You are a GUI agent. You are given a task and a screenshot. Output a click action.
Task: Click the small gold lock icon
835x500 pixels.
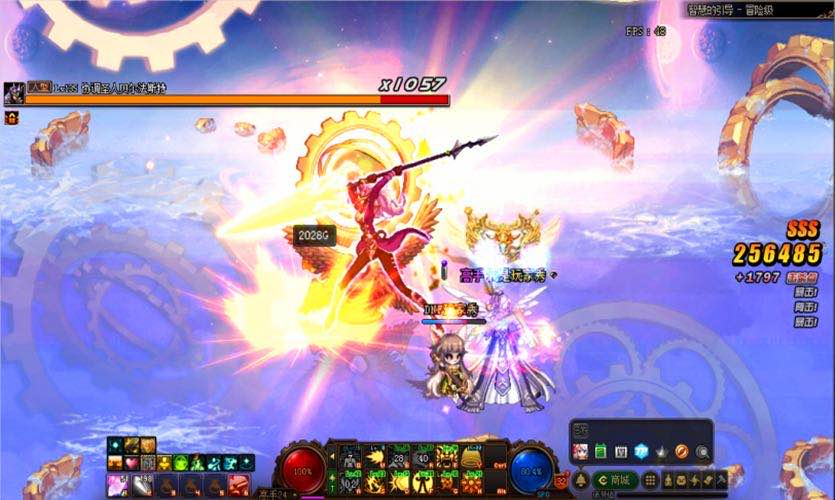click(13, 118)
